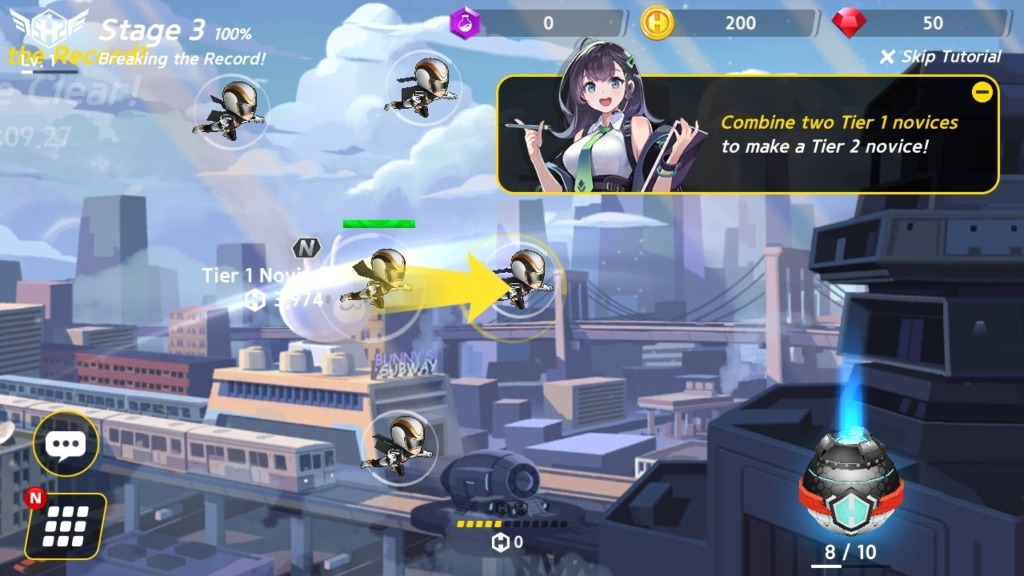
Task: Minimize the tutorial dialogue box
Action: (x=982, y=93)
